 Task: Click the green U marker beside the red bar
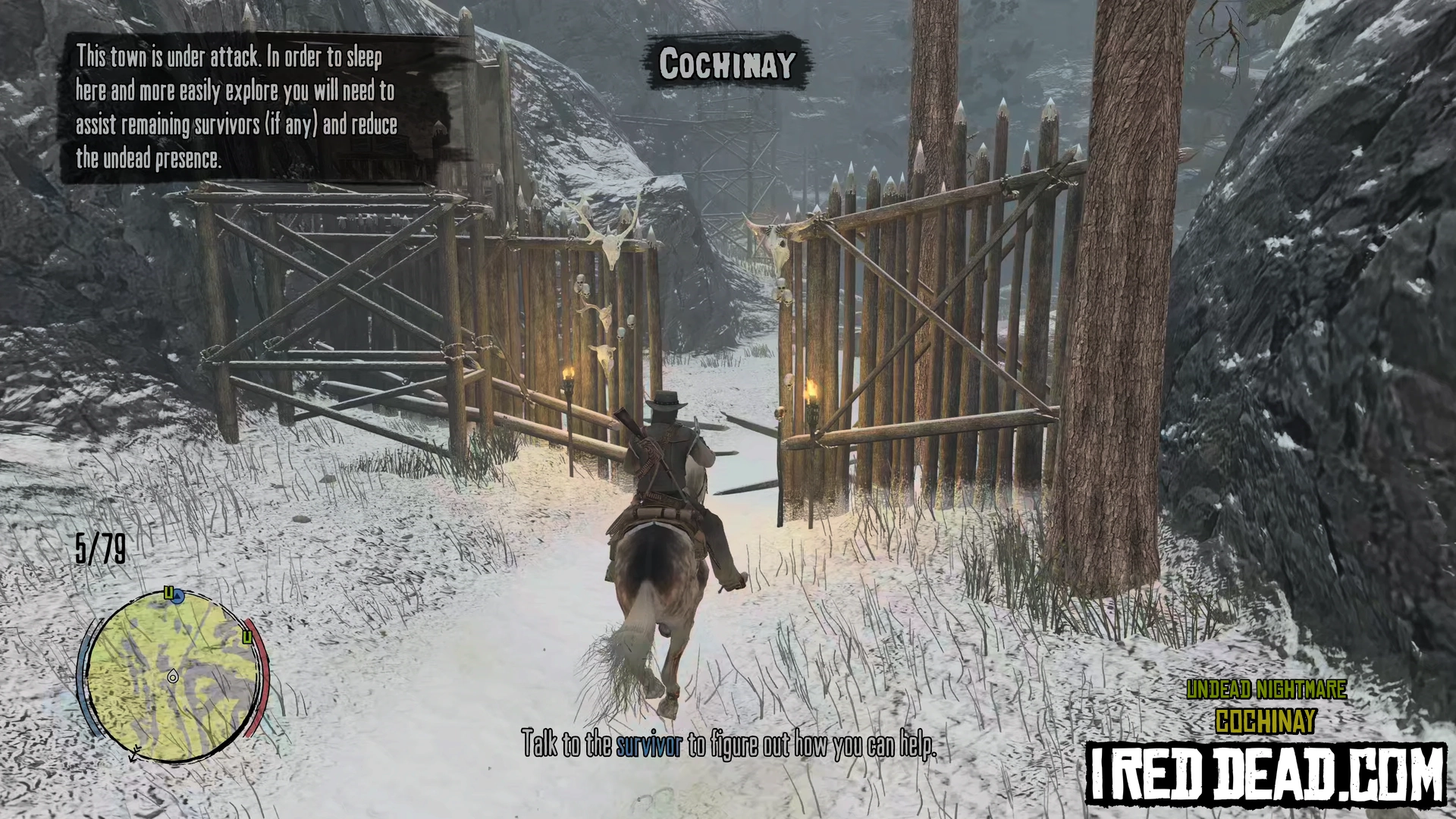tap(246, 637)
